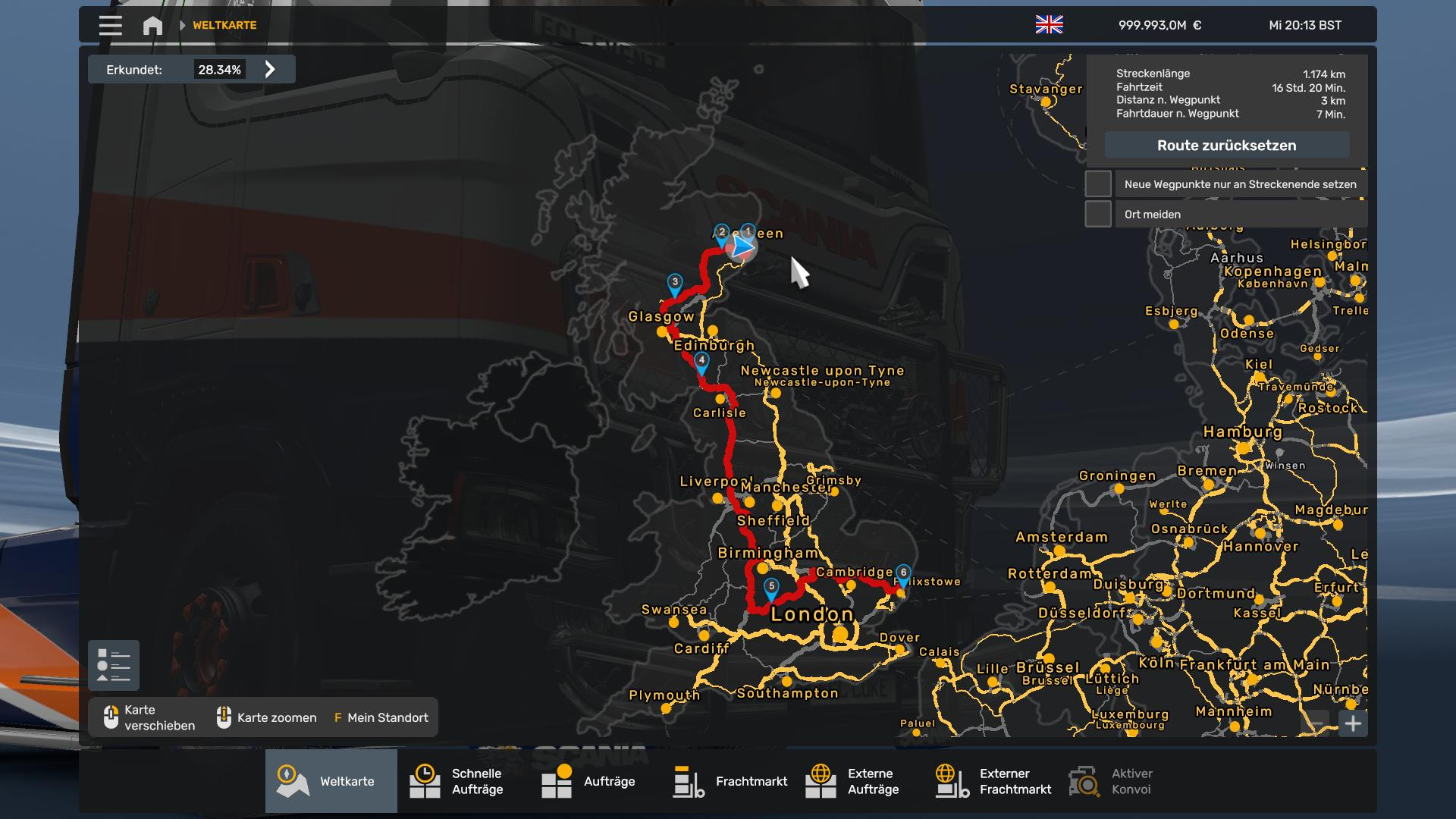1456x819 pixels.
Task: Expand the Erkundet exploration arrow
Action: [270, 70]
